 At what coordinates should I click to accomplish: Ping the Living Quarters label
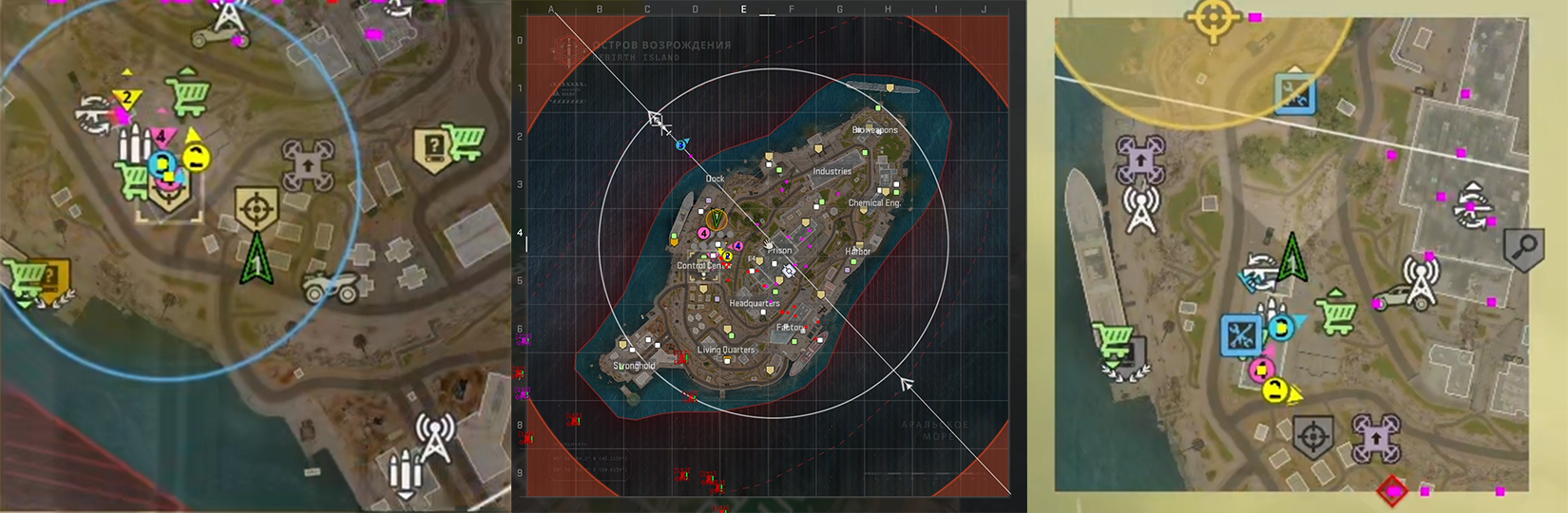click(726, 350)
